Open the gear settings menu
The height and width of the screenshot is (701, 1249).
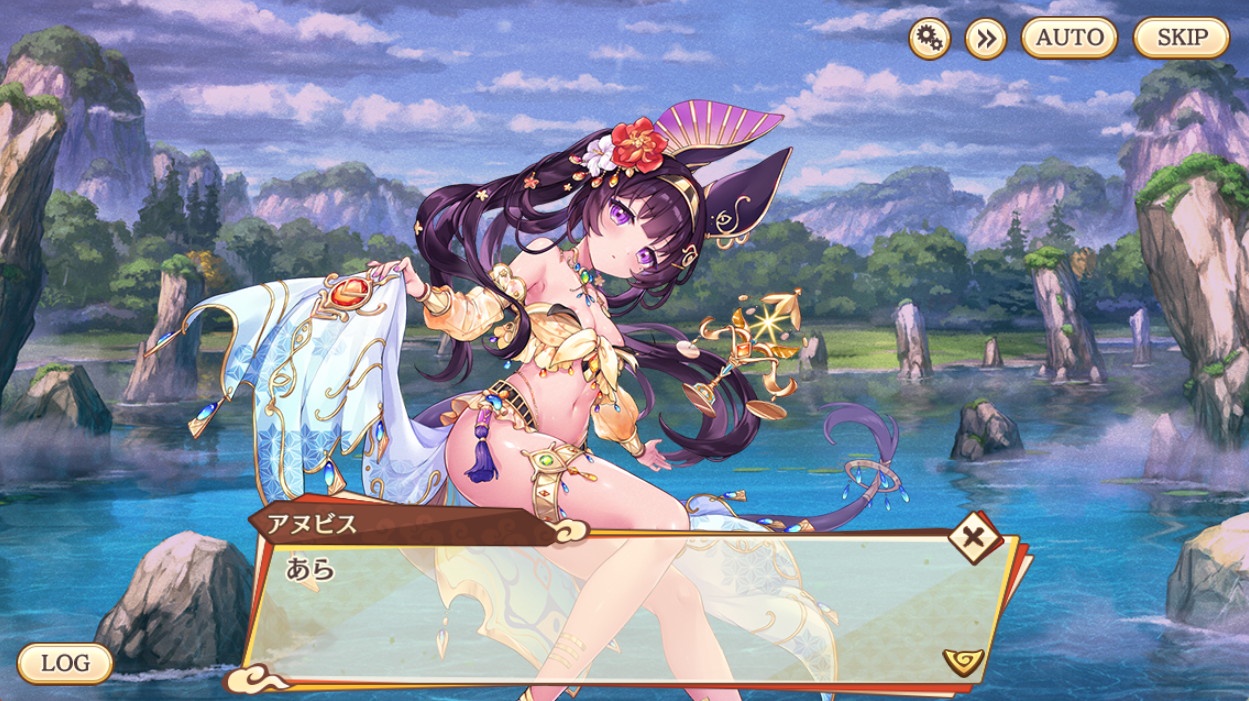(929, 39)
